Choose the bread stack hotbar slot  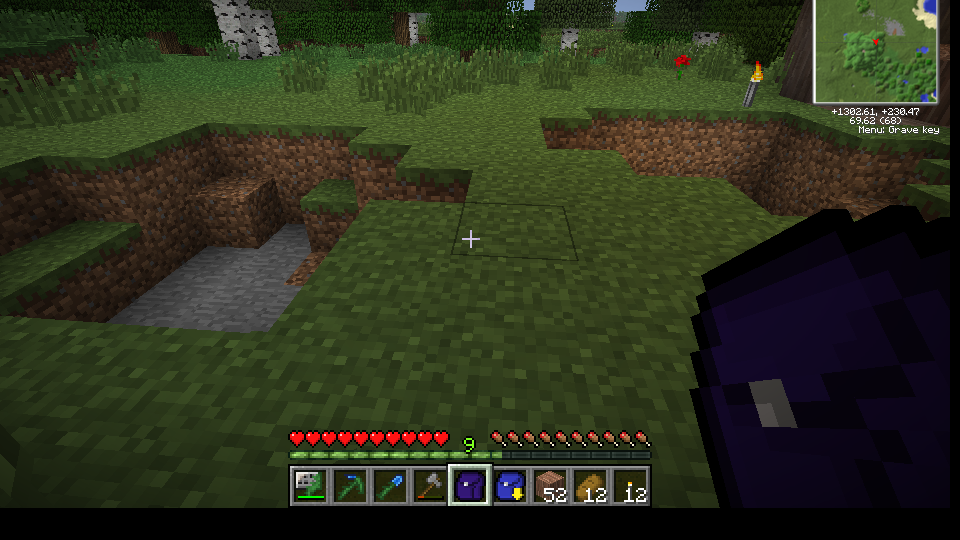tap(590, 486)
